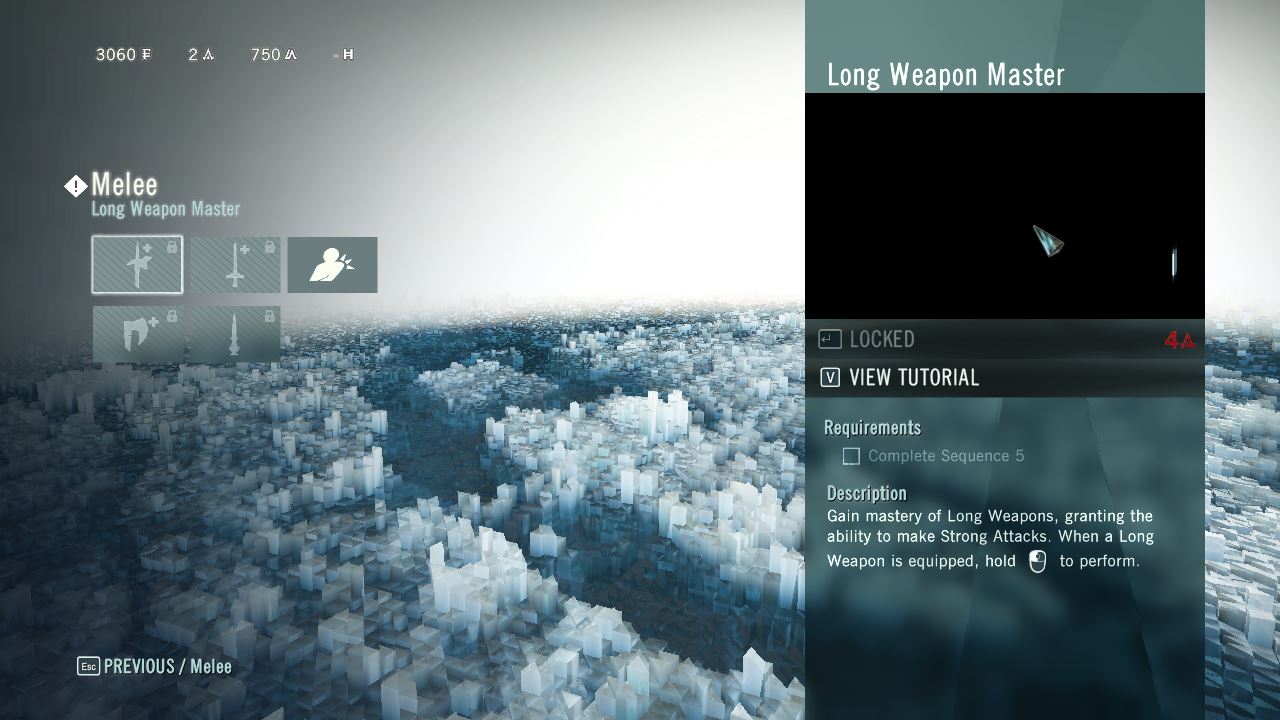Image resolution: width=1280 pixels, height=720 pixels.
Task: Check the Complete Sequence 5 requirement box
Action: (x=851, y=456)
